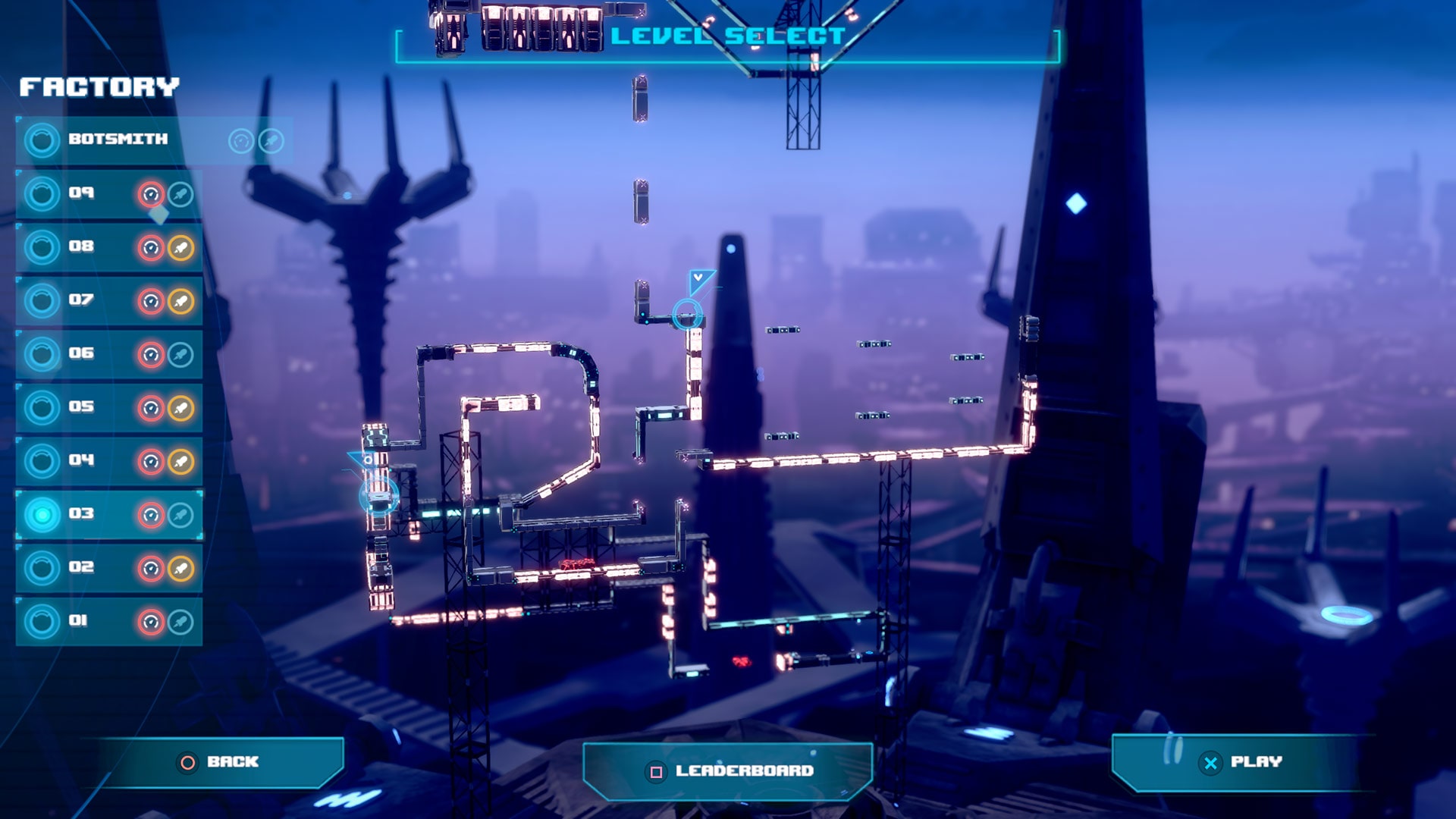This screenshot has height=819, width=1456.
Task: Click the rocket badge on level 03
Action: 180,513
